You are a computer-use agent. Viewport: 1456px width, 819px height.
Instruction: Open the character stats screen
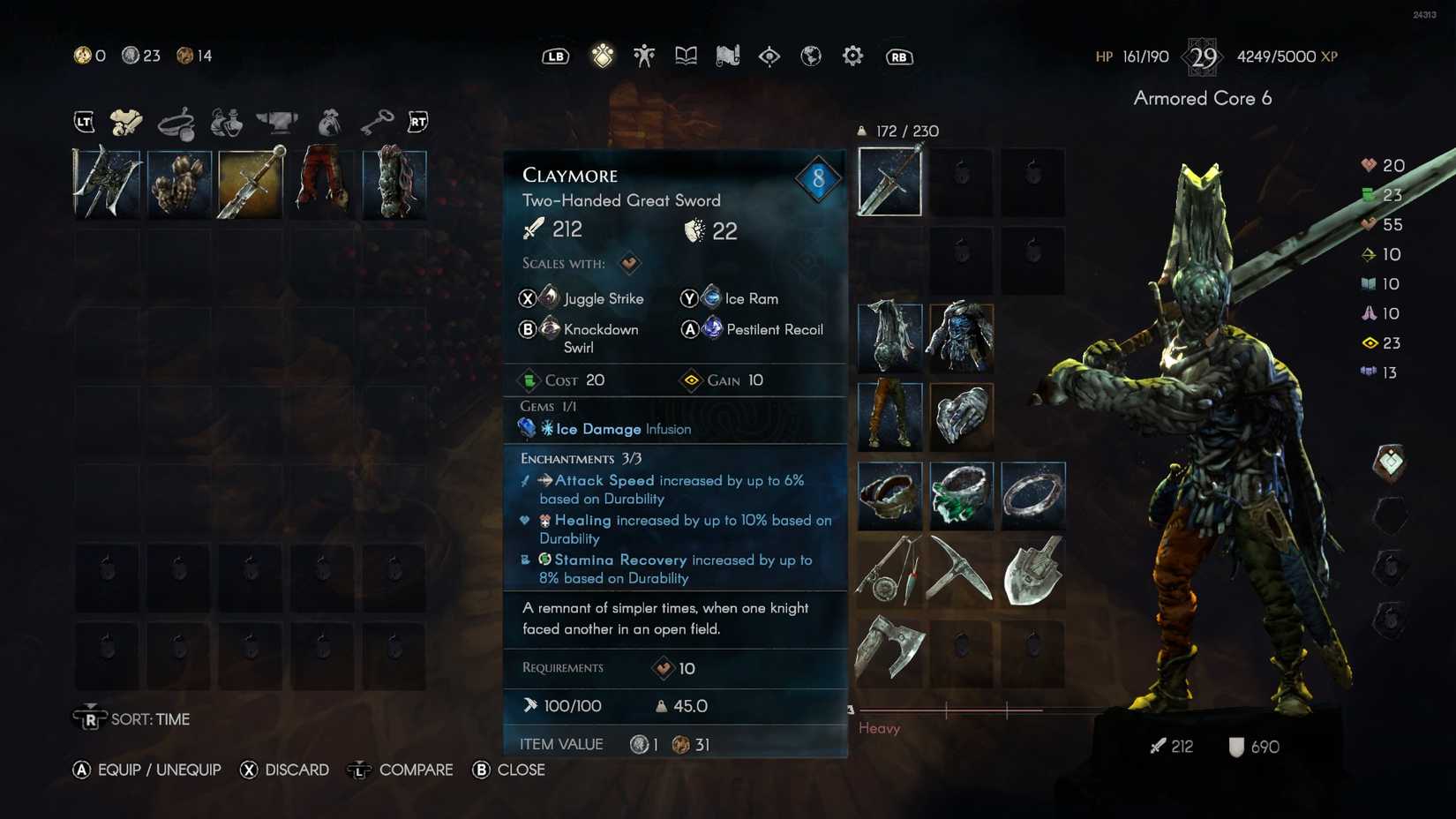(644, 55)
